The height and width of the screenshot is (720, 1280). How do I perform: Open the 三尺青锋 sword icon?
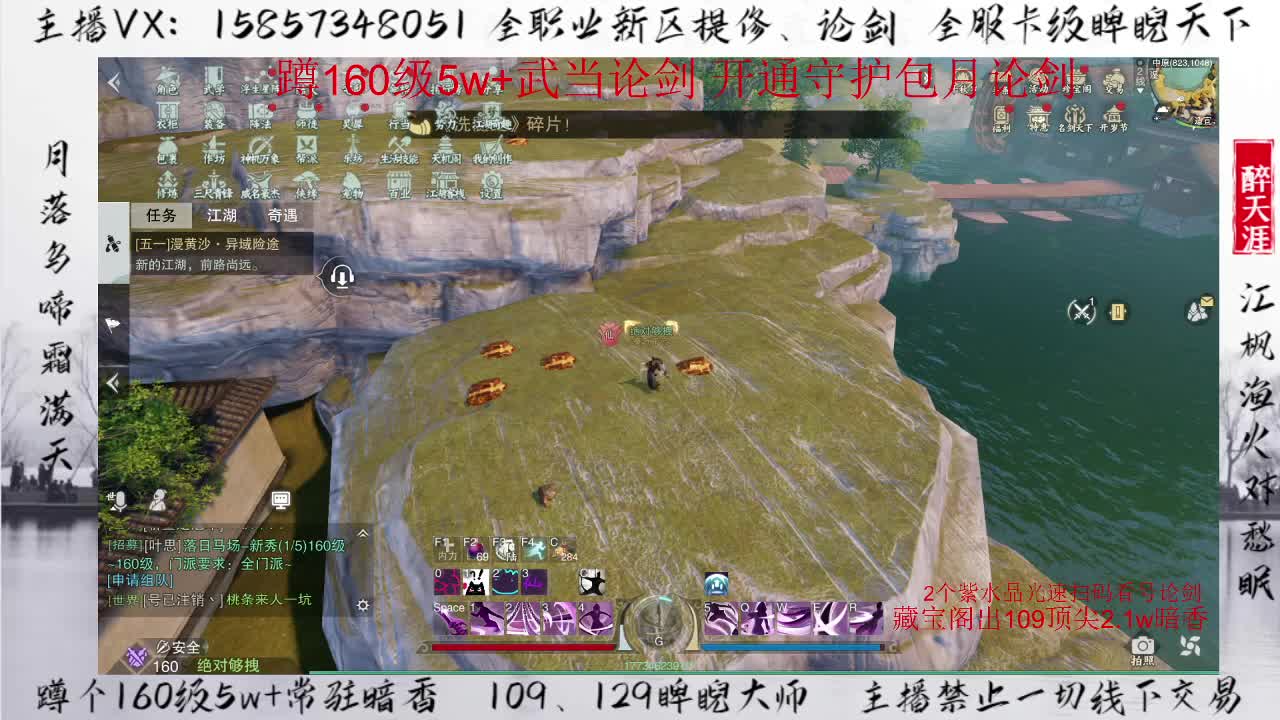[x=213, y=180]
